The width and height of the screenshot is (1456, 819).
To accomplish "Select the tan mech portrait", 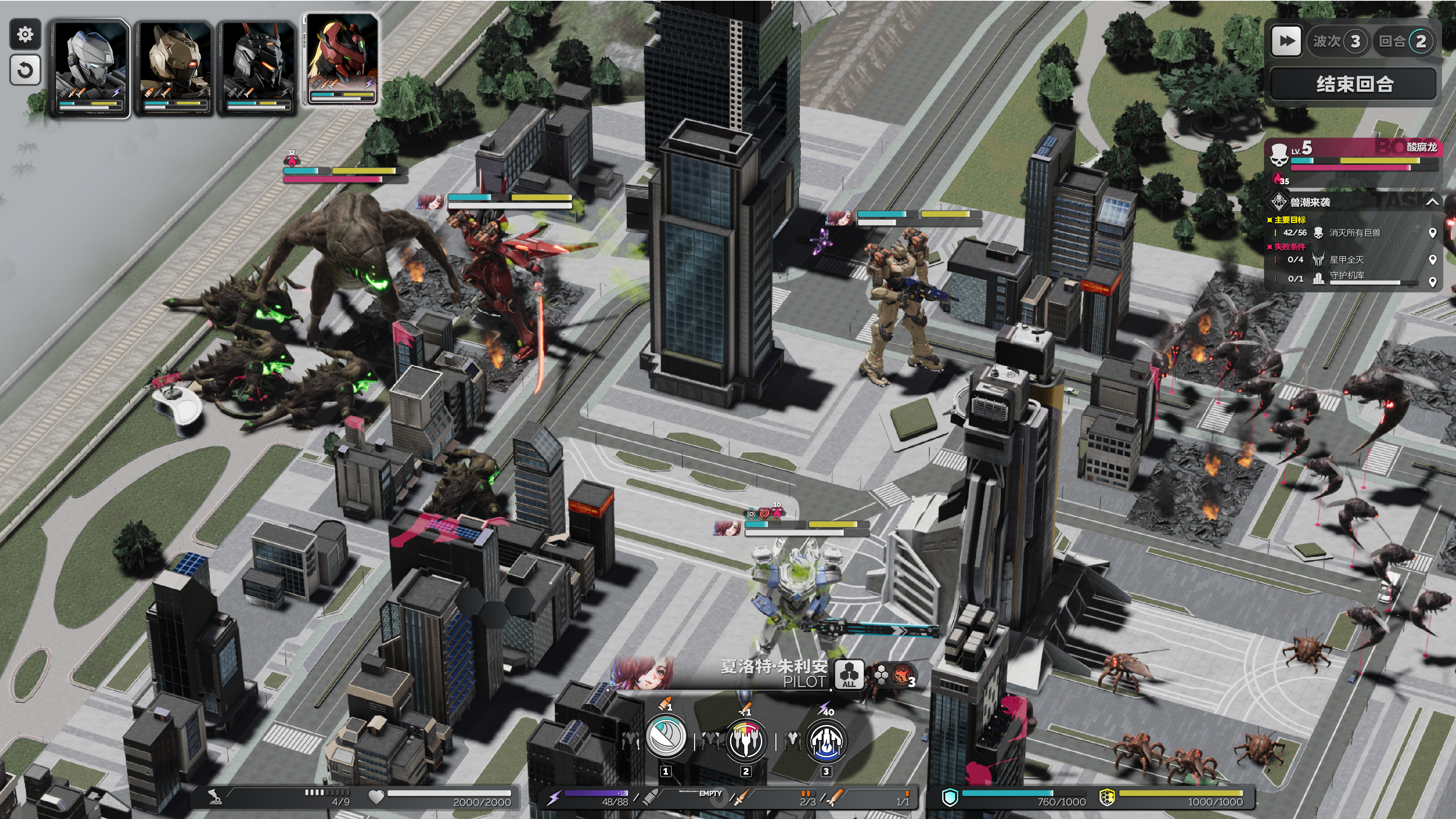I will pyautogui.click(x=173, y=68).
